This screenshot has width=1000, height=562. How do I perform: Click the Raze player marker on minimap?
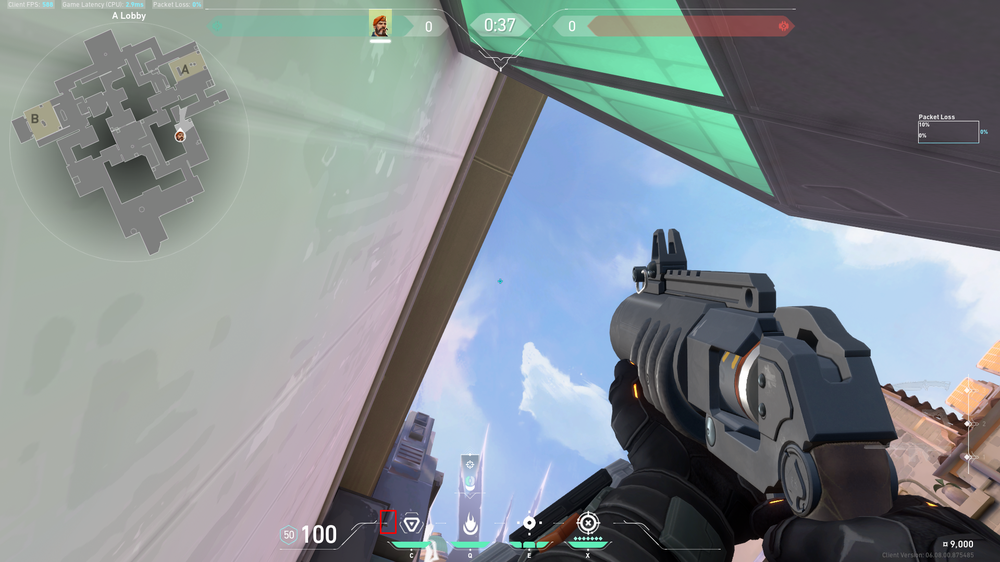(x=180, y=135)
